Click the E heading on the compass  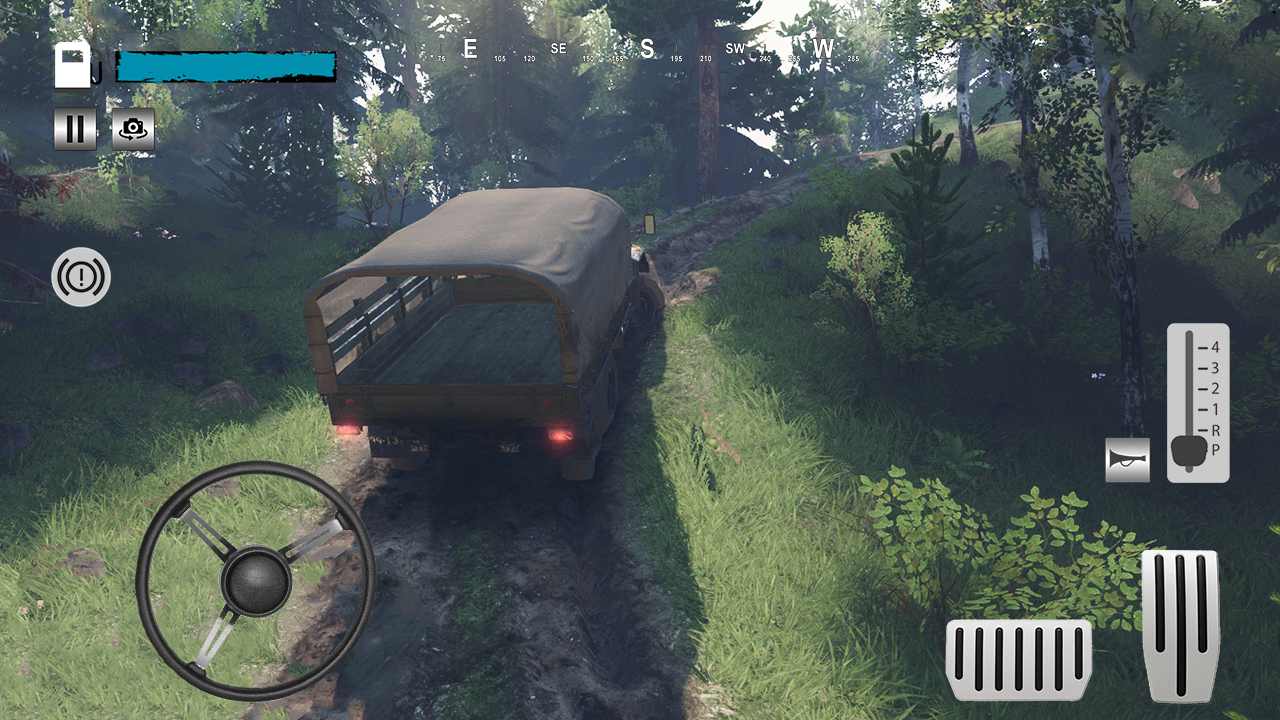(470, 49)
